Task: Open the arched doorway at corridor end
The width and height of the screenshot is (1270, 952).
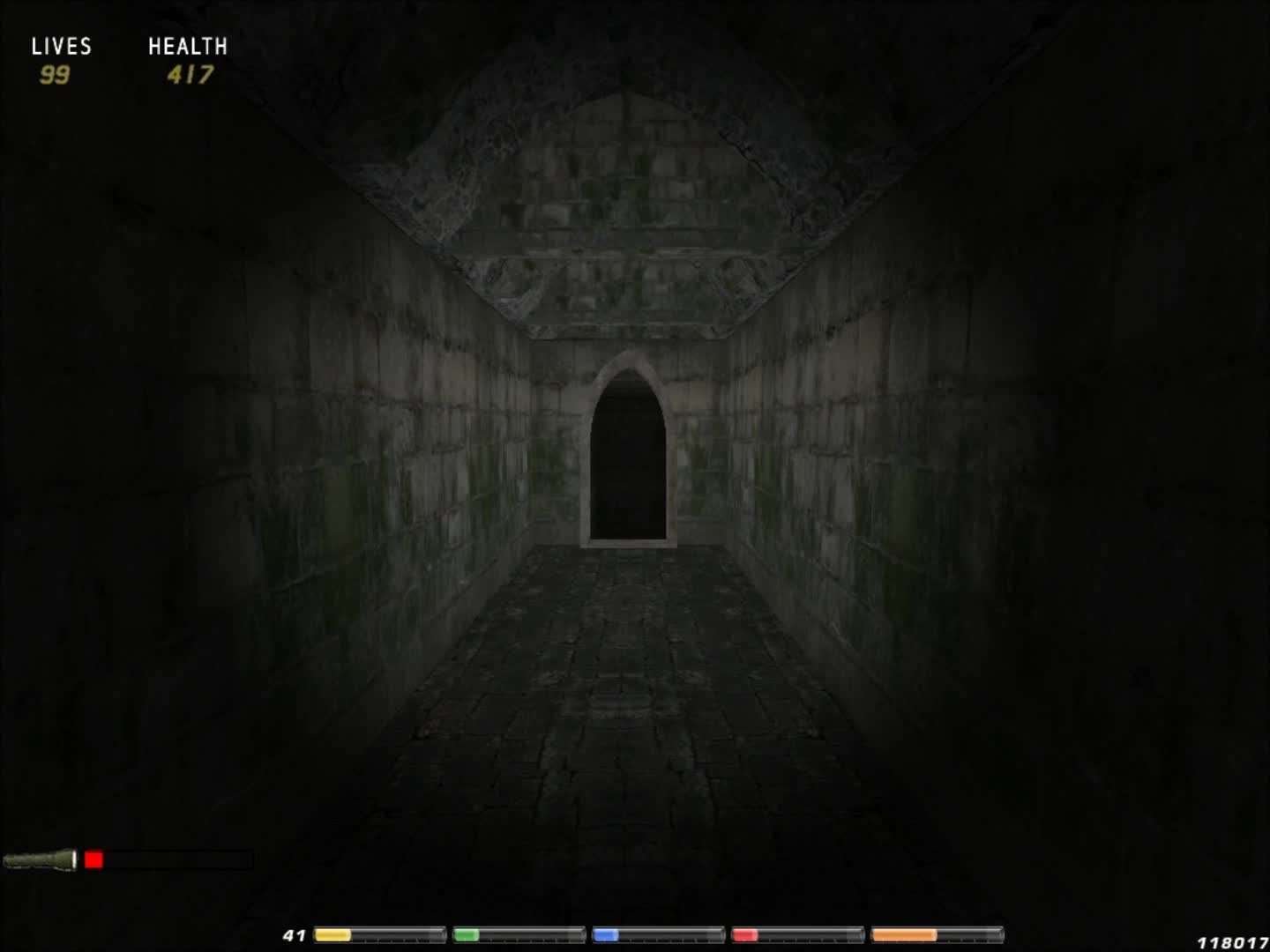Action: [x=627, y=458]
